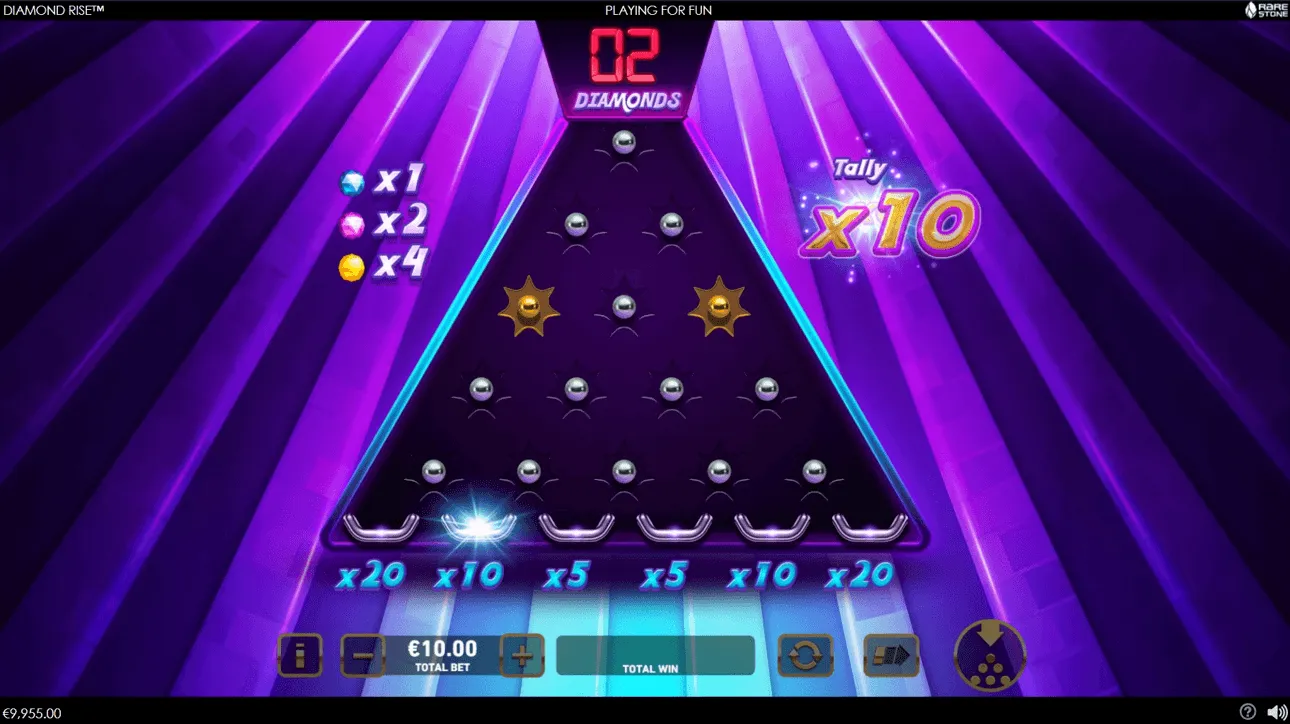This screenshot has height=724, width=1290.
Task: Open the game information panel
Action: point(298,655)
